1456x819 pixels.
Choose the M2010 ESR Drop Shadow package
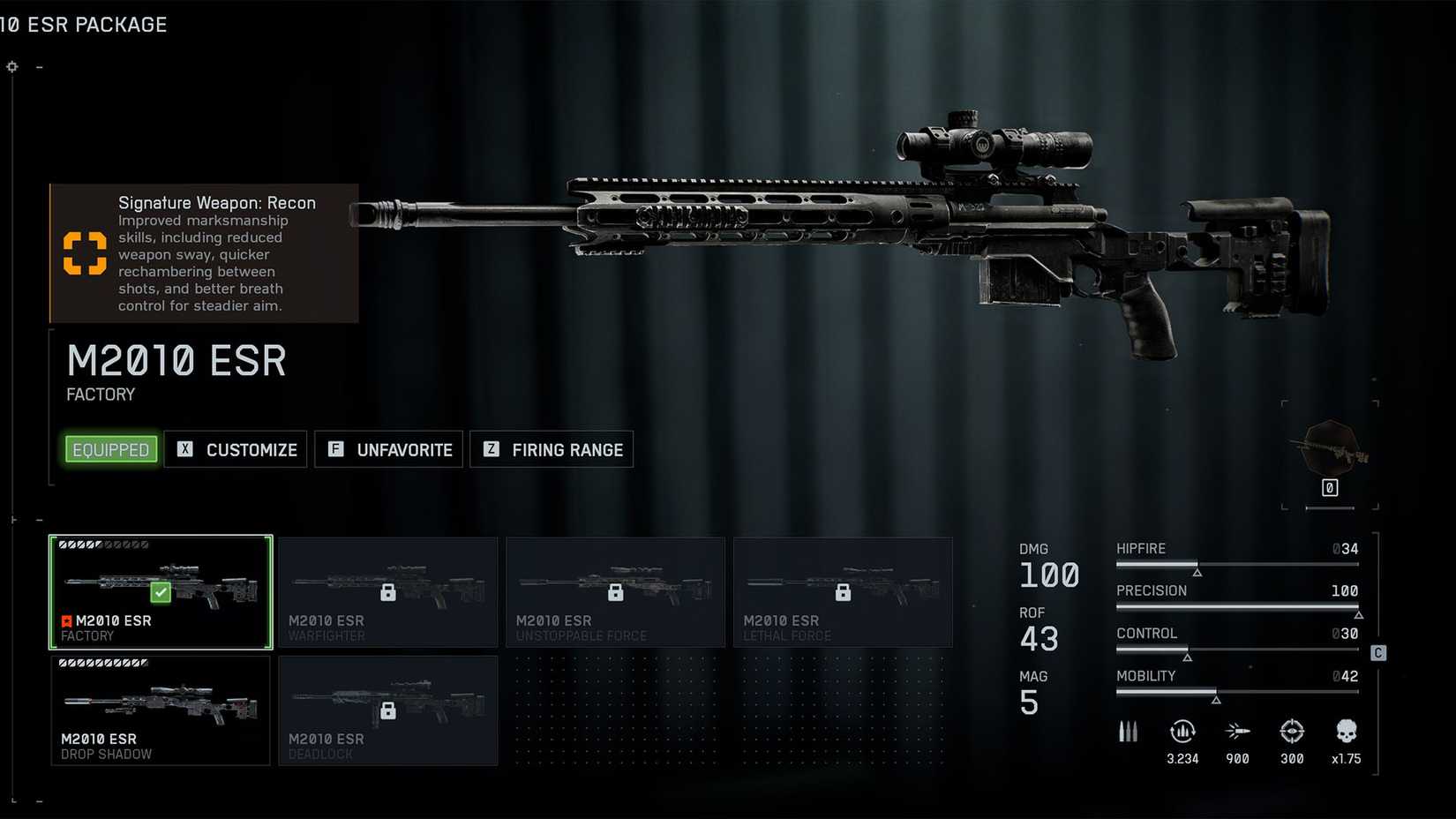click(x=161, y=710)
